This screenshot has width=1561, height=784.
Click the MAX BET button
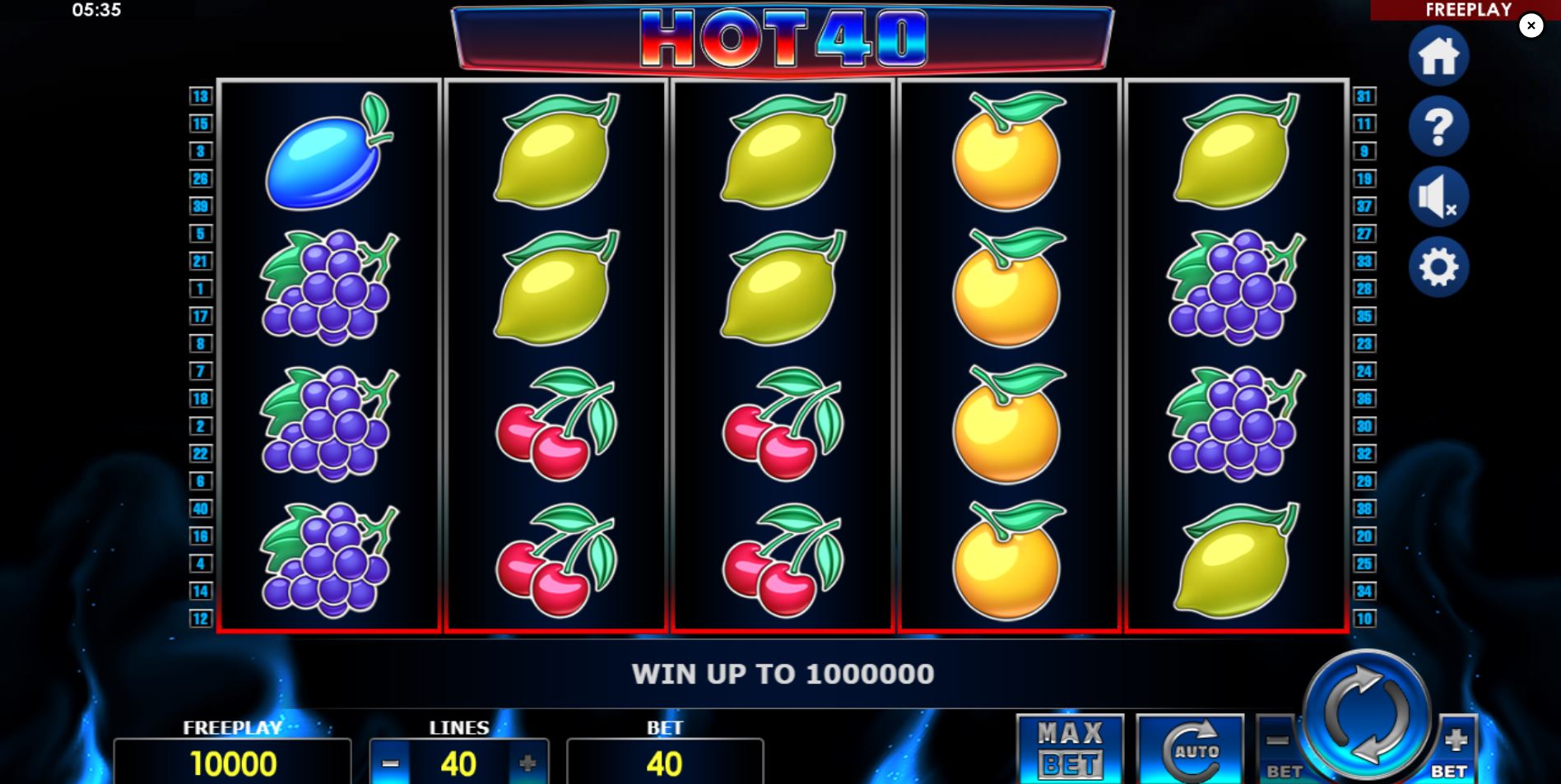(x=1070, y=749)
